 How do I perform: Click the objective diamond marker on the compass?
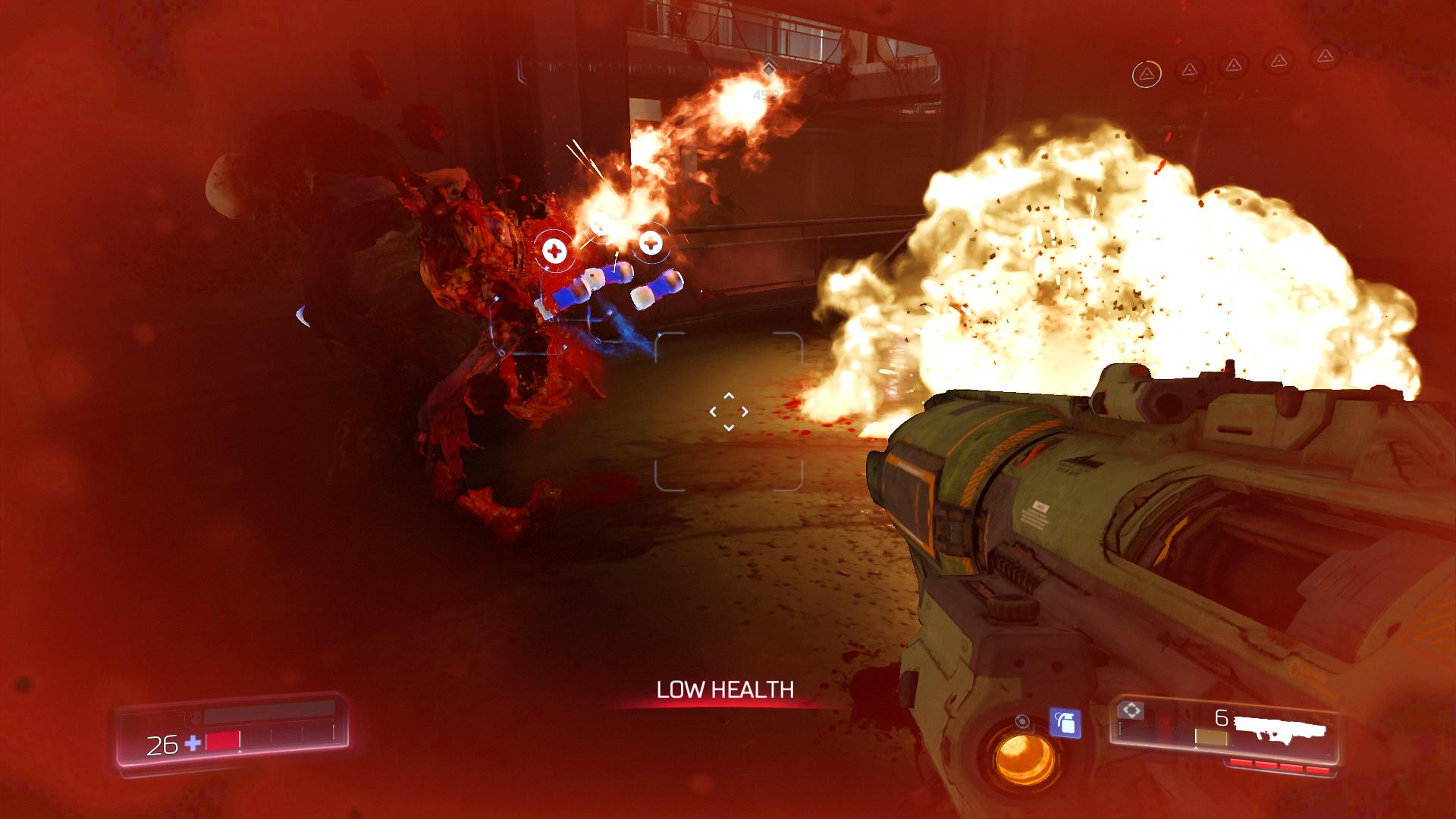pyautogui.click(x=768, y=69)
